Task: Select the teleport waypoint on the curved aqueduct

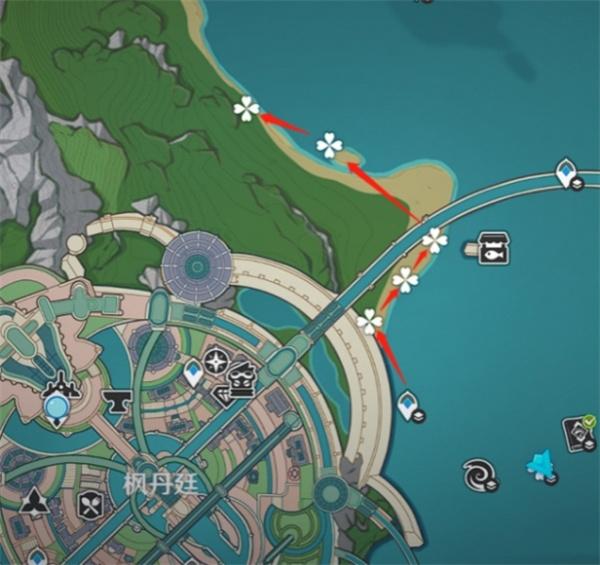Action: coord(567,173)
